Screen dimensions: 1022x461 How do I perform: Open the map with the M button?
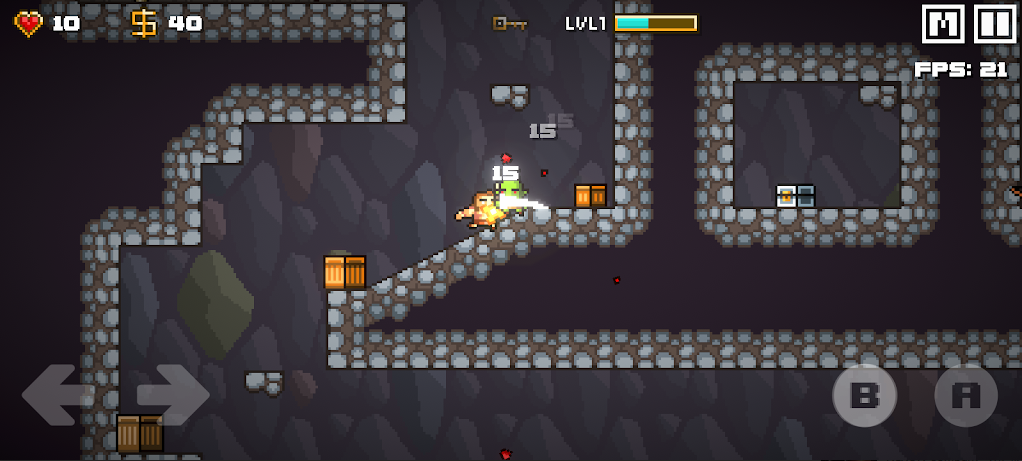[943, 24]
